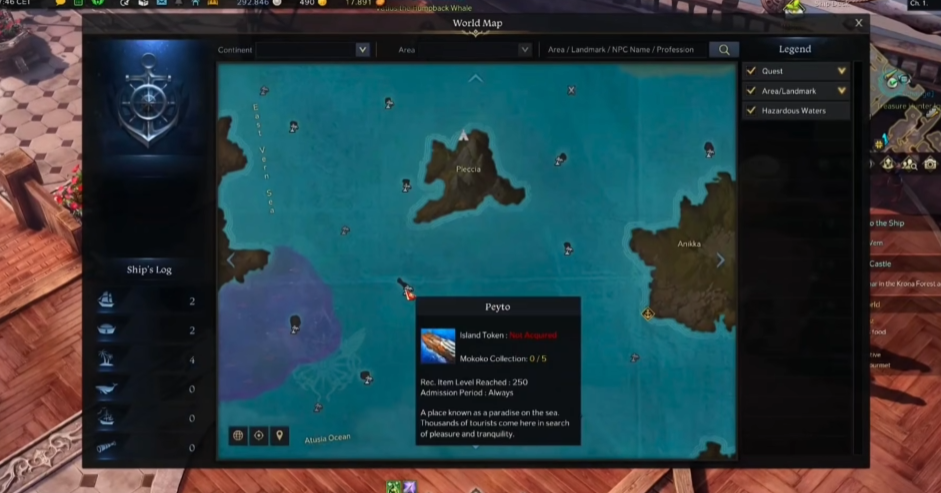The image size is (941, 493).
Task: Toggle the Area/Landmark legend checkbox
Action: [751, 91]
